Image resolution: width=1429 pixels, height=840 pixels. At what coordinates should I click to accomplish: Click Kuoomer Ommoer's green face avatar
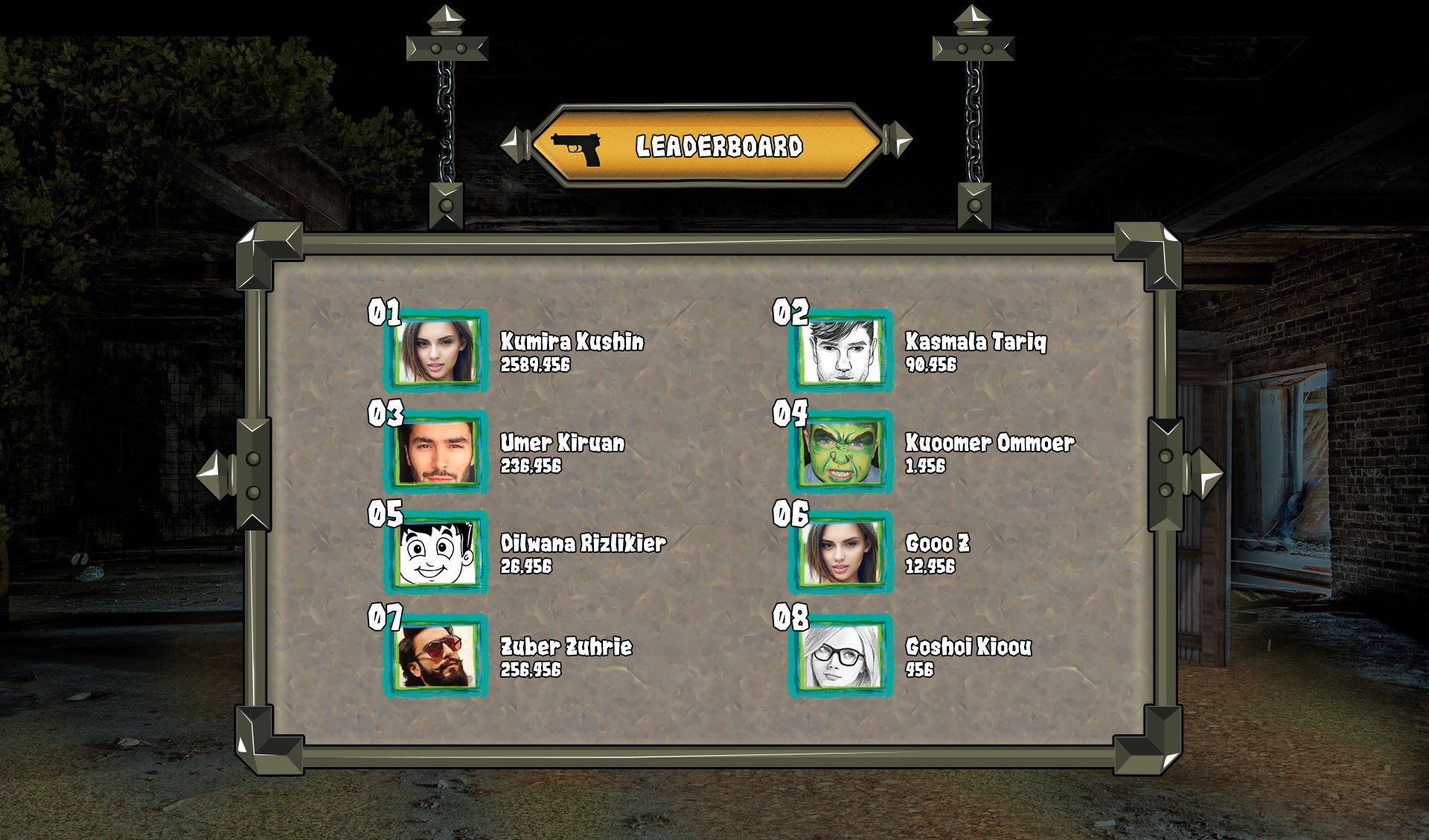[x=841, y=452]
